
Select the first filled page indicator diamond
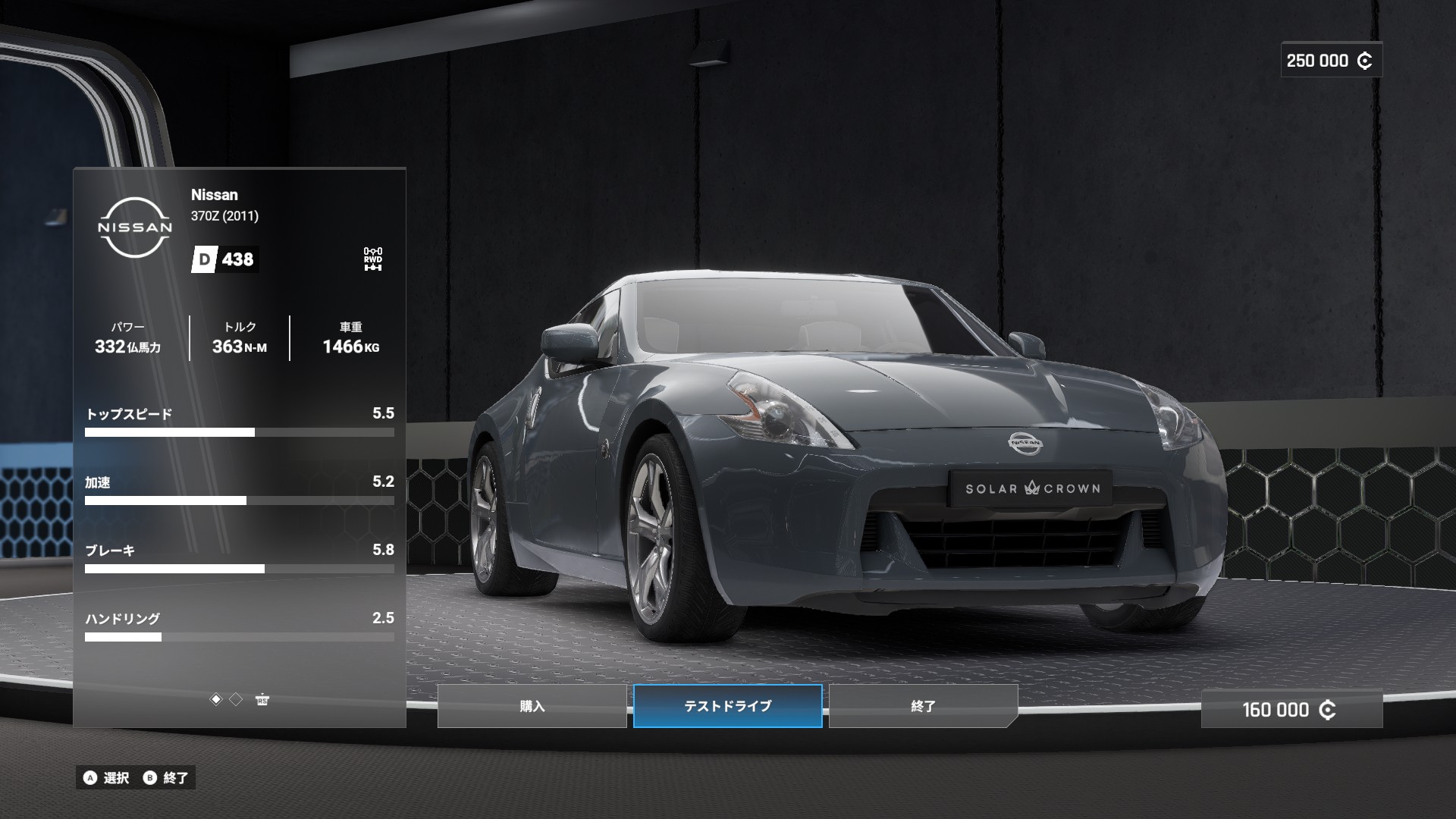(x=216, y=699)
